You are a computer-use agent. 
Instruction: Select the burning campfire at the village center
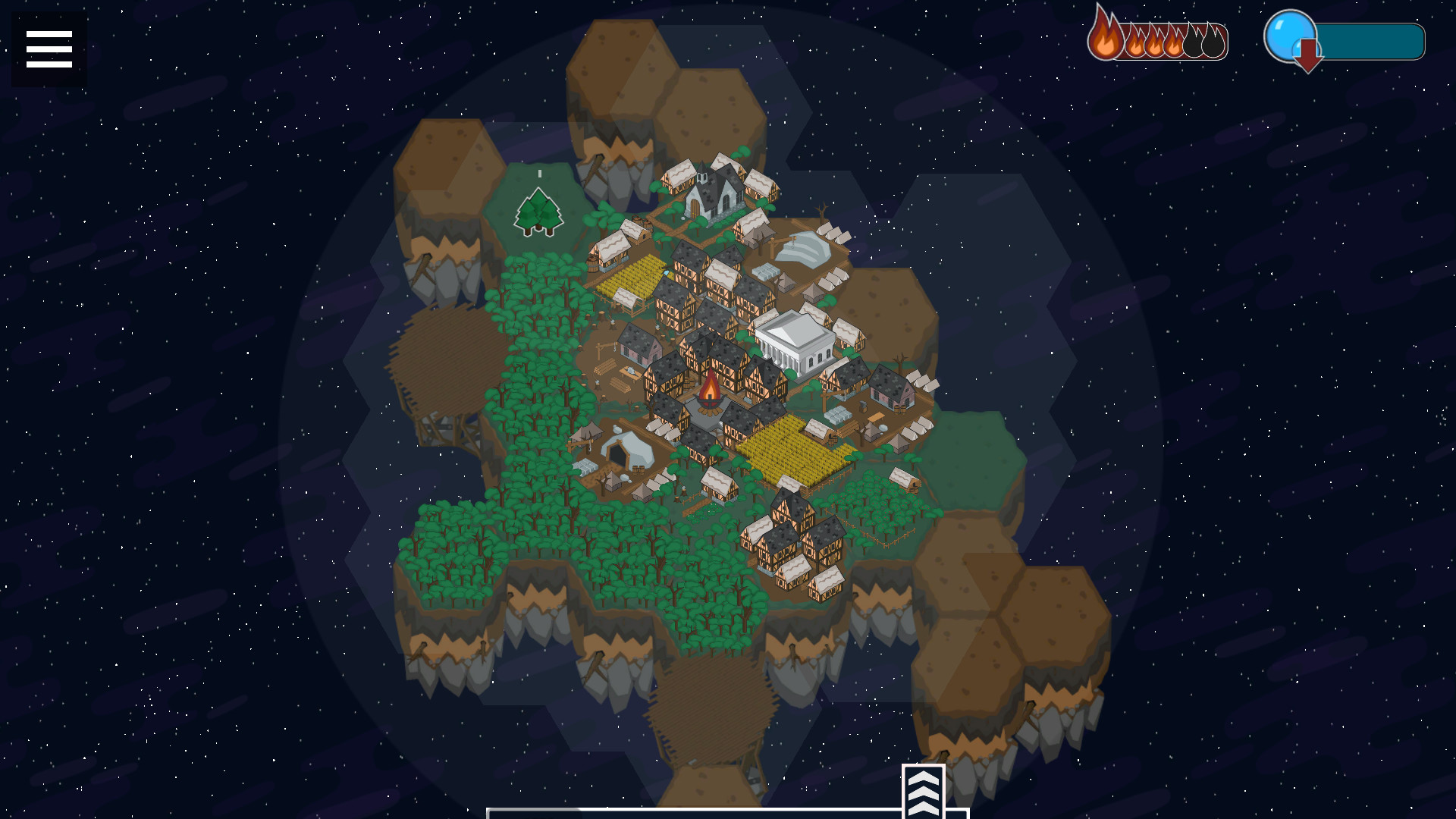[709, 388]
